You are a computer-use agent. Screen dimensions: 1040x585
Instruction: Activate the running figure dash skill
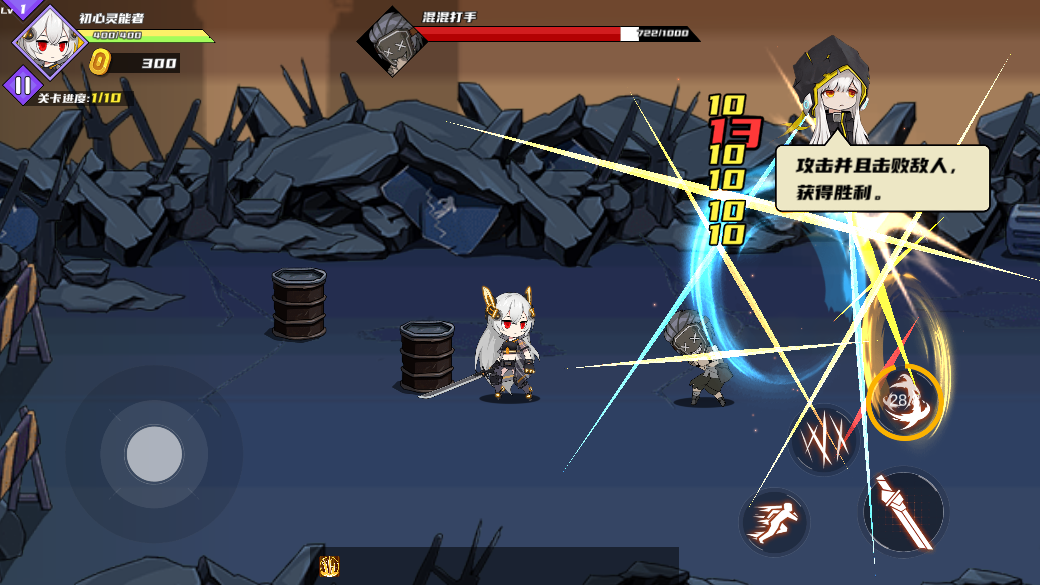click(774, 523)
